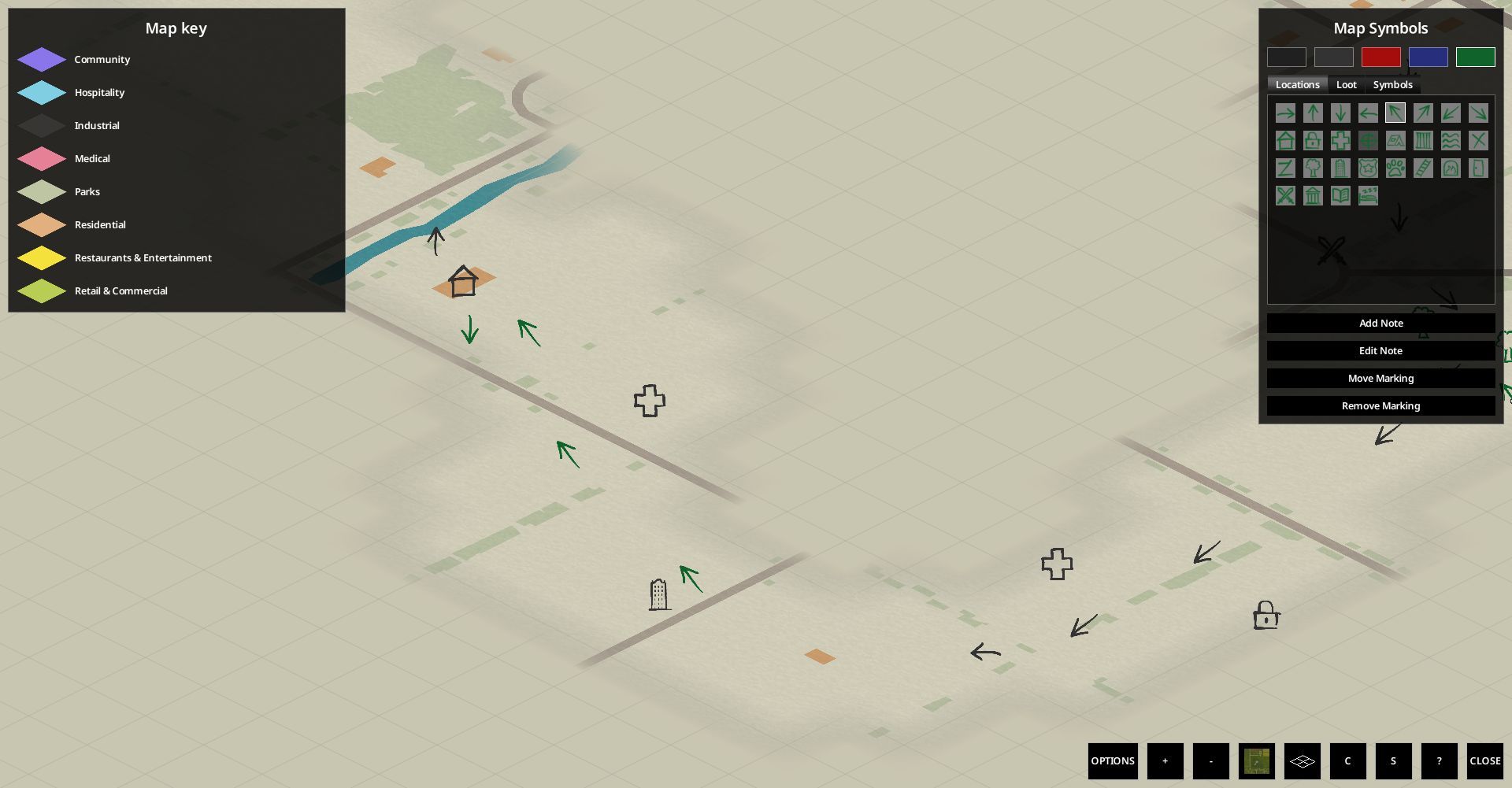Select the padlock map symbol
Image resolution: width=1512 pixels, height=788 pixels.
click(x=1314, y=140)
